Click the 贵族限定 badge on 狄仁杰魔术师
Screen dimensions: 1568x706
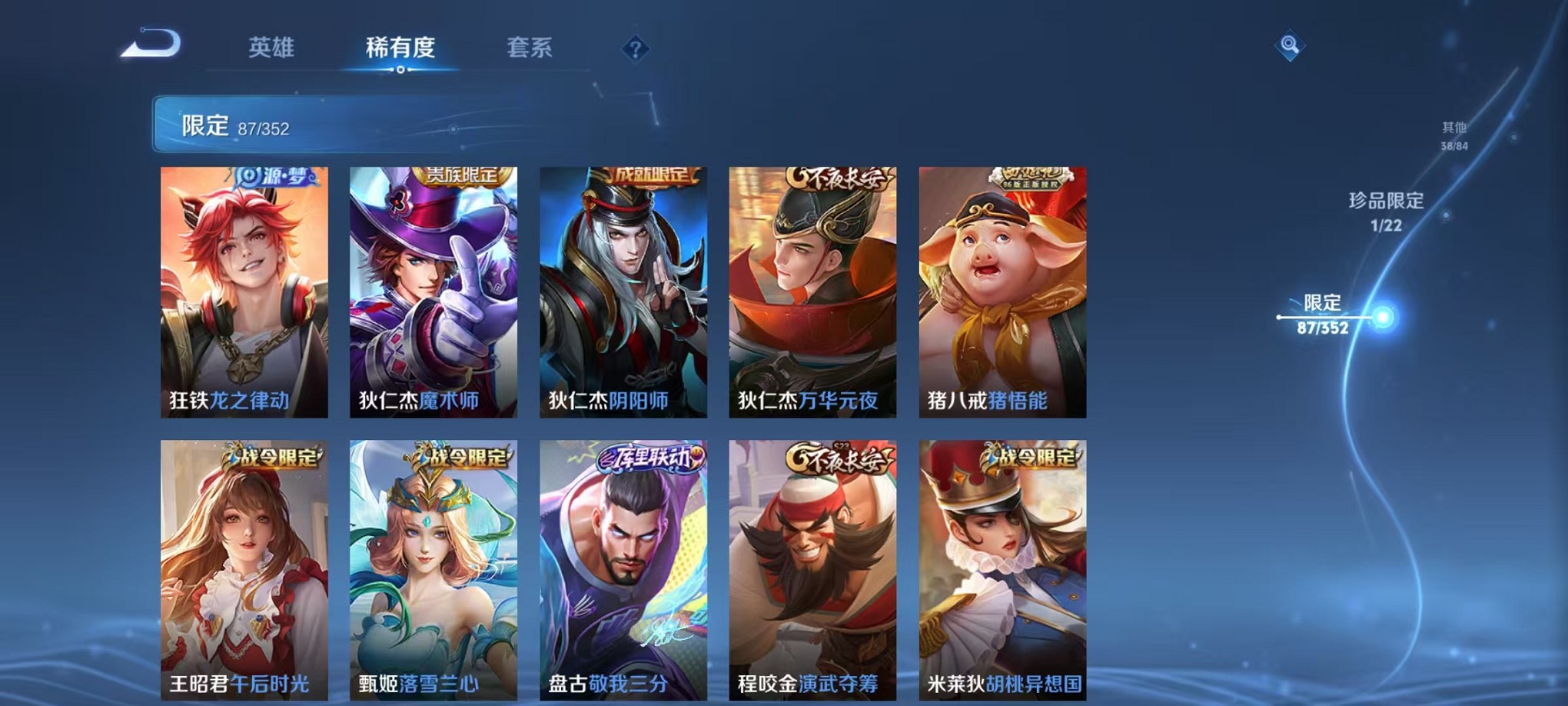461,177
